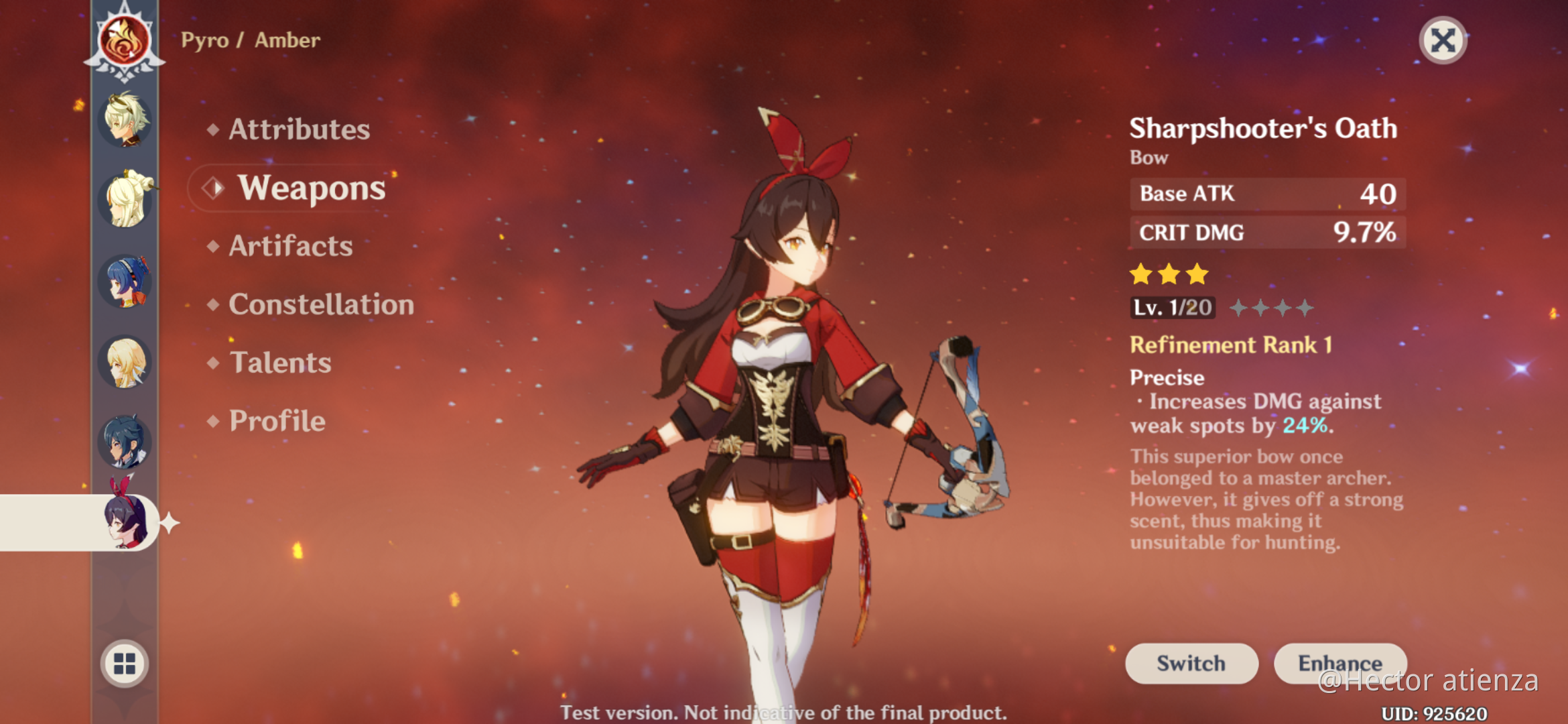Open the Artifacts section
Screen dimensions: 1568x724
coord(289,247)
